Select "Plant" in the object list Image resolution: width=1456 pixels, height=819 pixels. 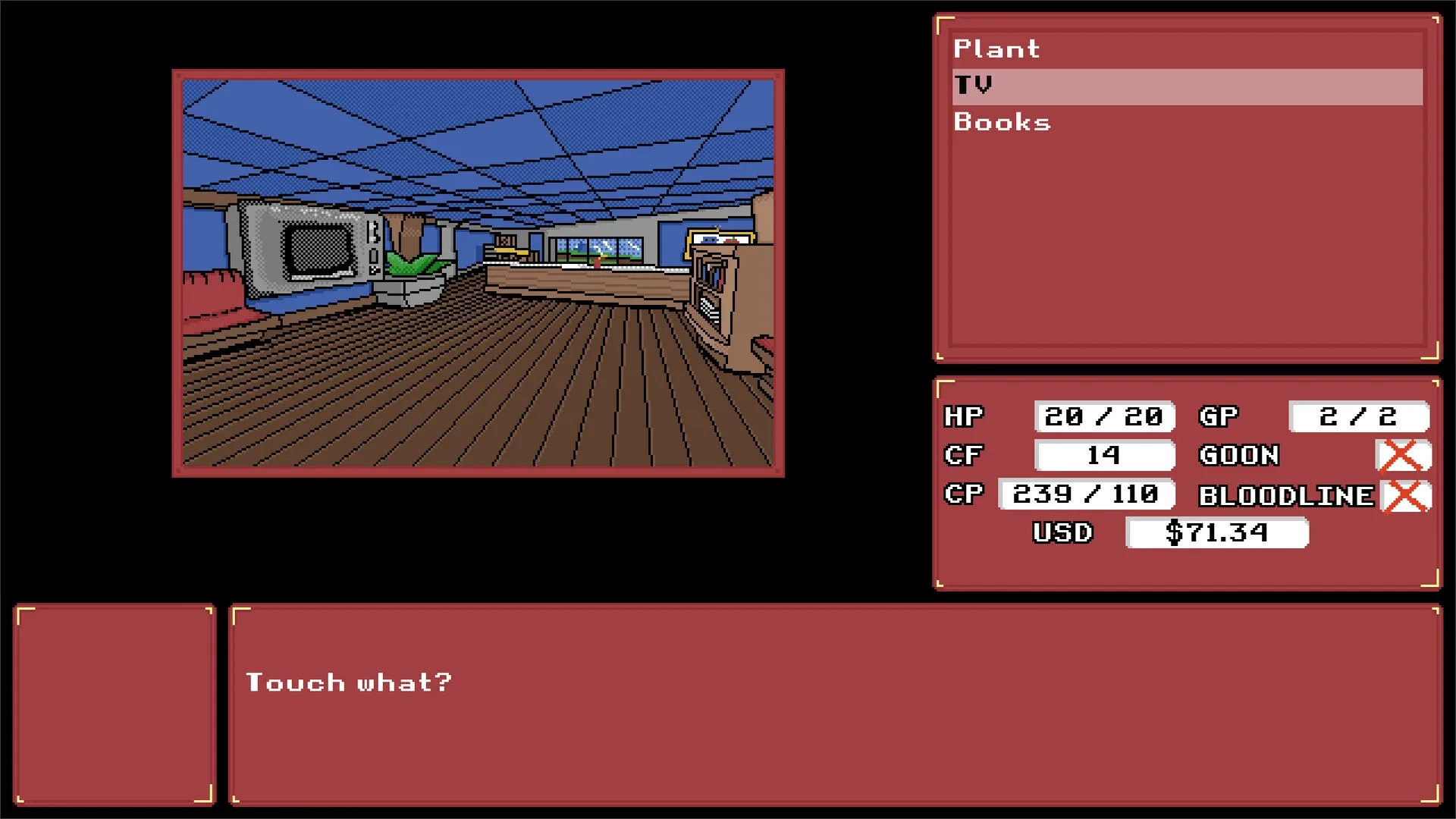pyautogui.click(x=996, y=49)
